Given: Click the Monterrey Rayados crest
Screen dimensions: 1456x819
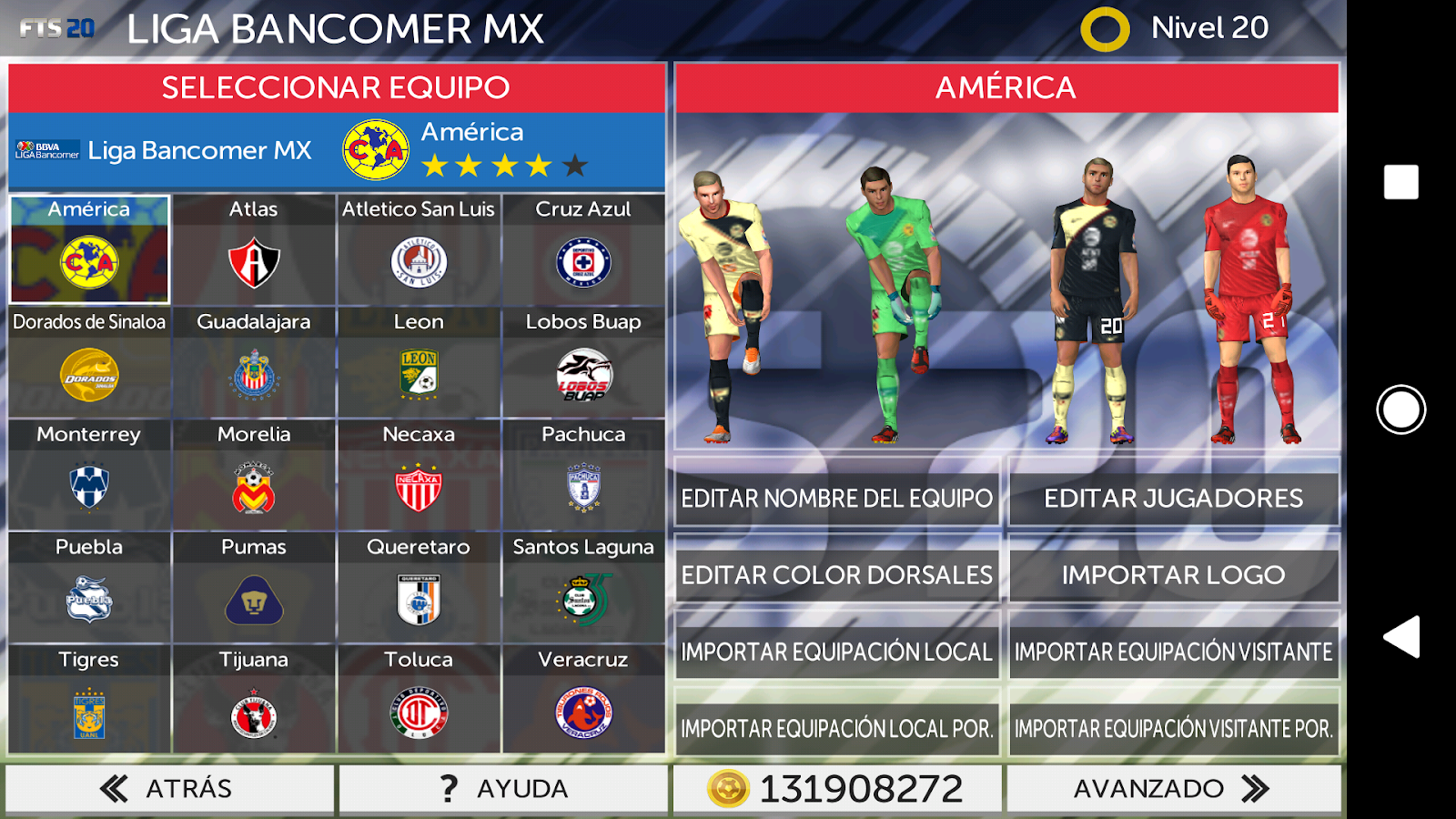Looking at the screenshot, I should [88, 488].
